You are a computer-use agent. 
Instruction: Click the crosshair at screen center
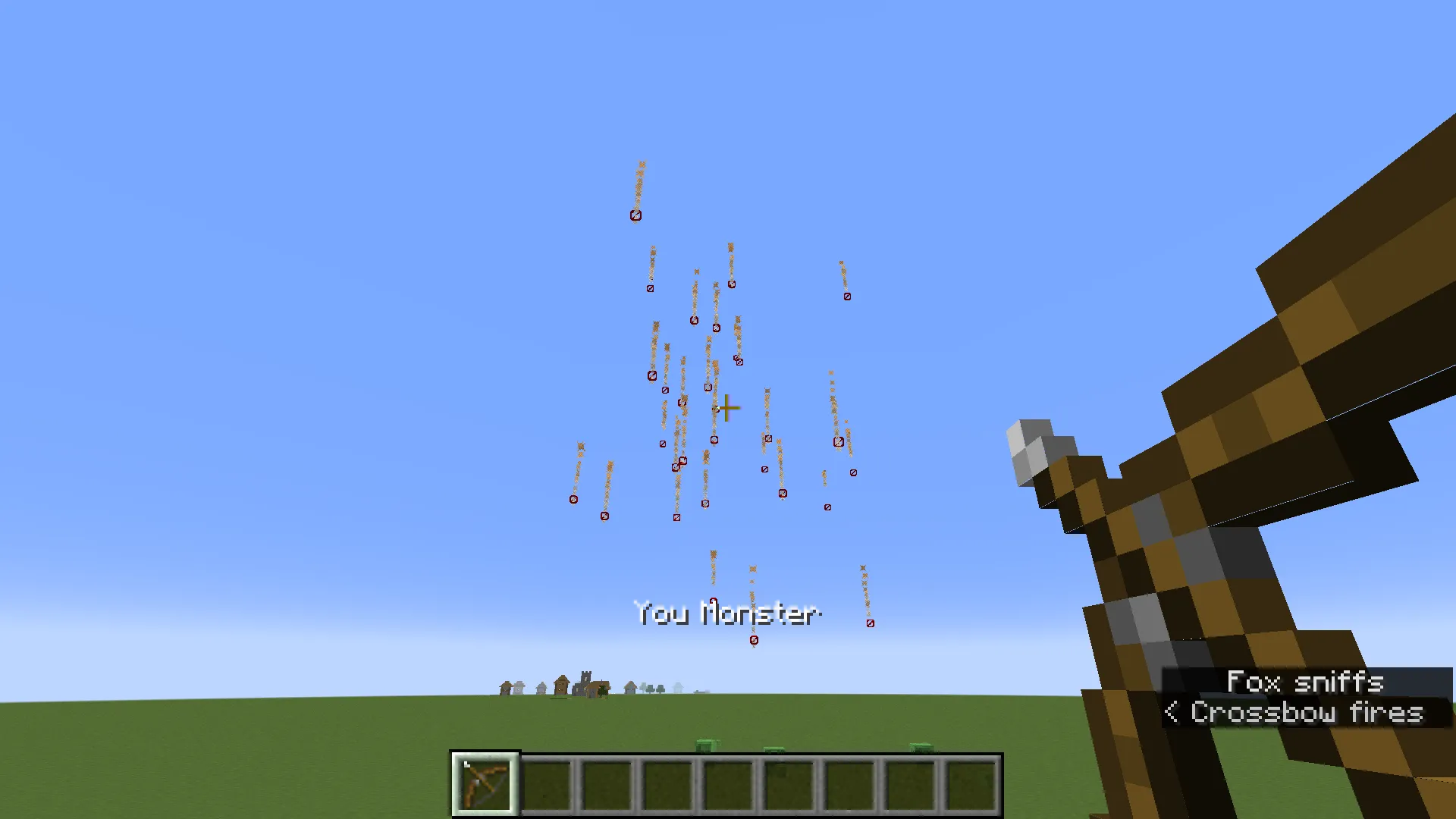[x=726, y=408]
